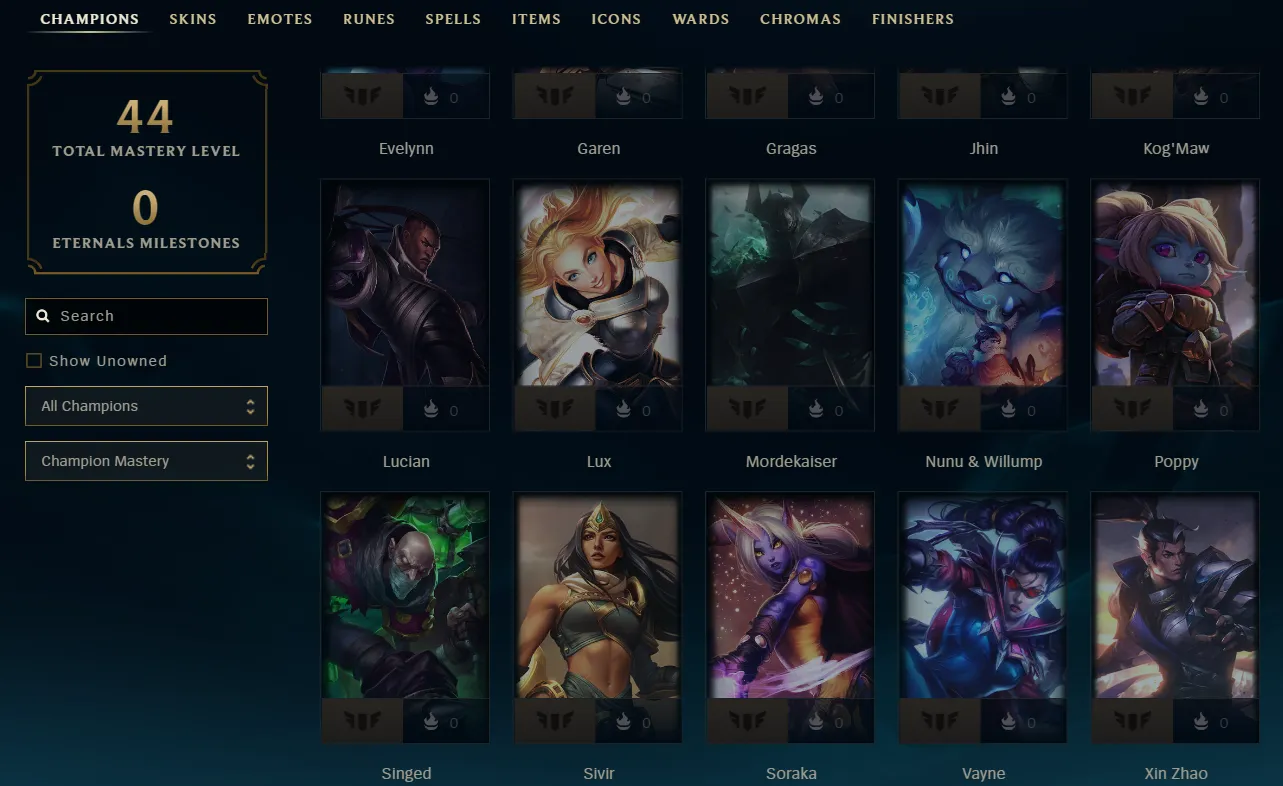View the Chromas tab
Image resolution: width=1283 pixels, height=786 pixels.
[800, 19]
